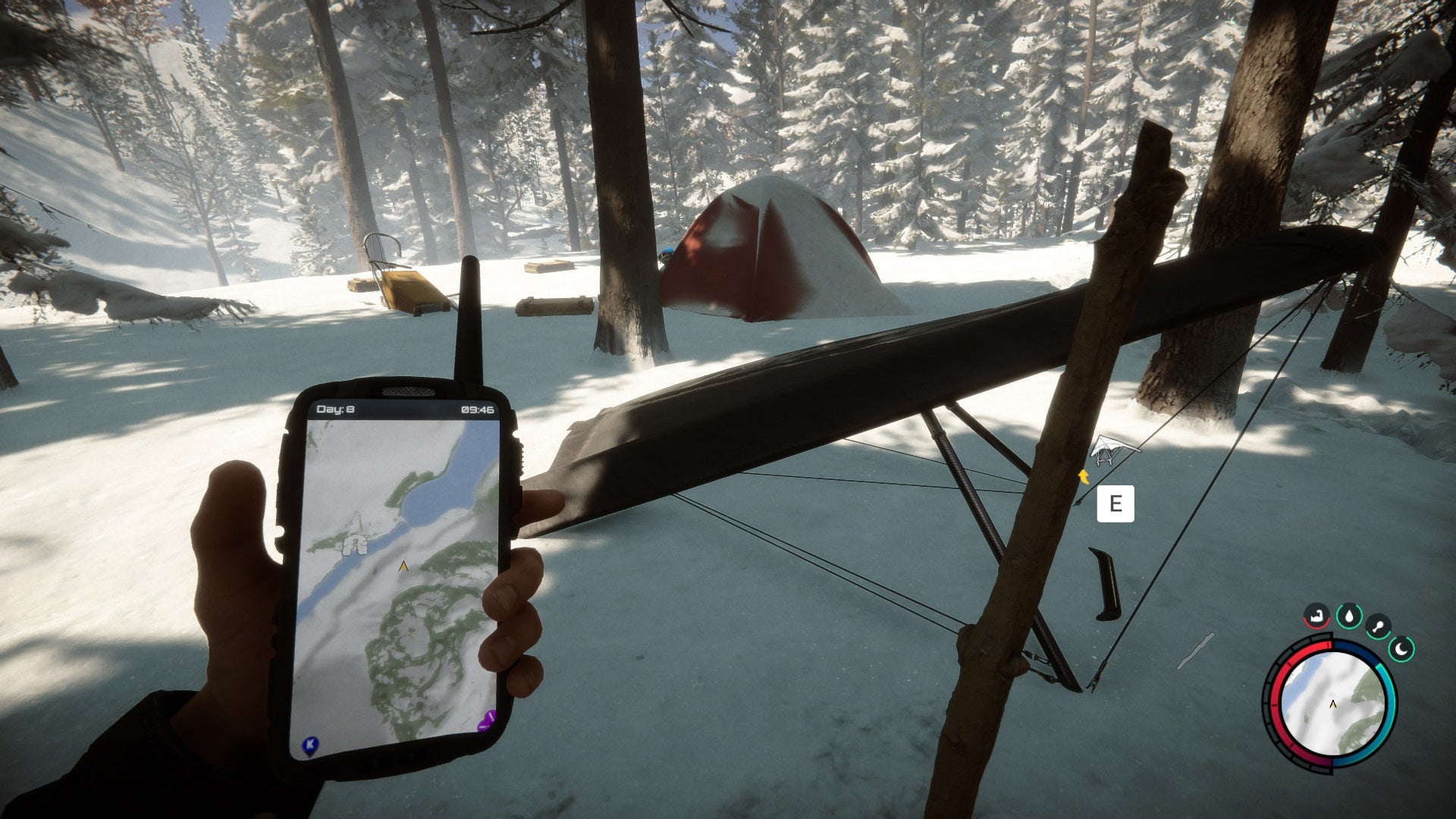Click the blue K marker on the GPS map
Viewport: 1456px width, 819px height.
click(x=309, y=745)
